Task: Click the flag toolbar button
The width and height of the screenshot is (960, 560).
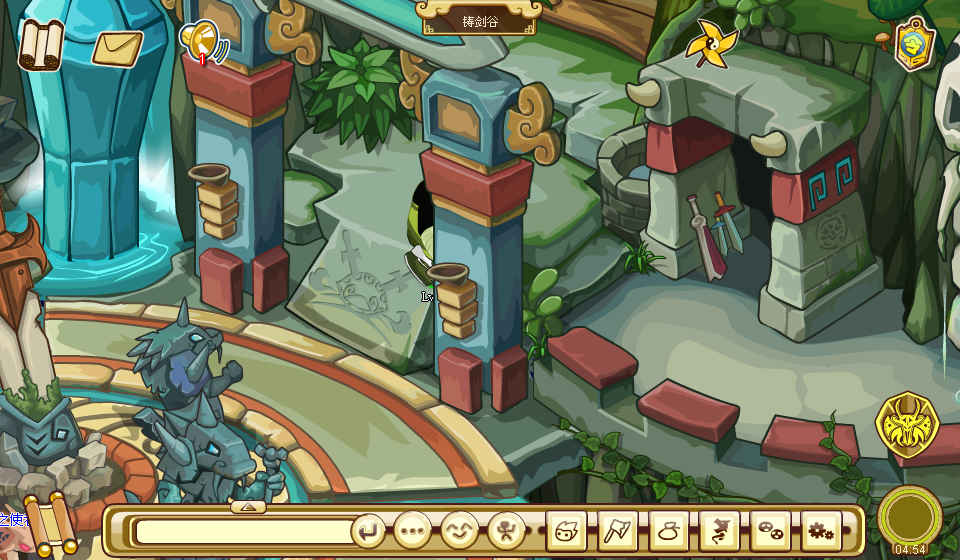Action: [x=618, y=530]
